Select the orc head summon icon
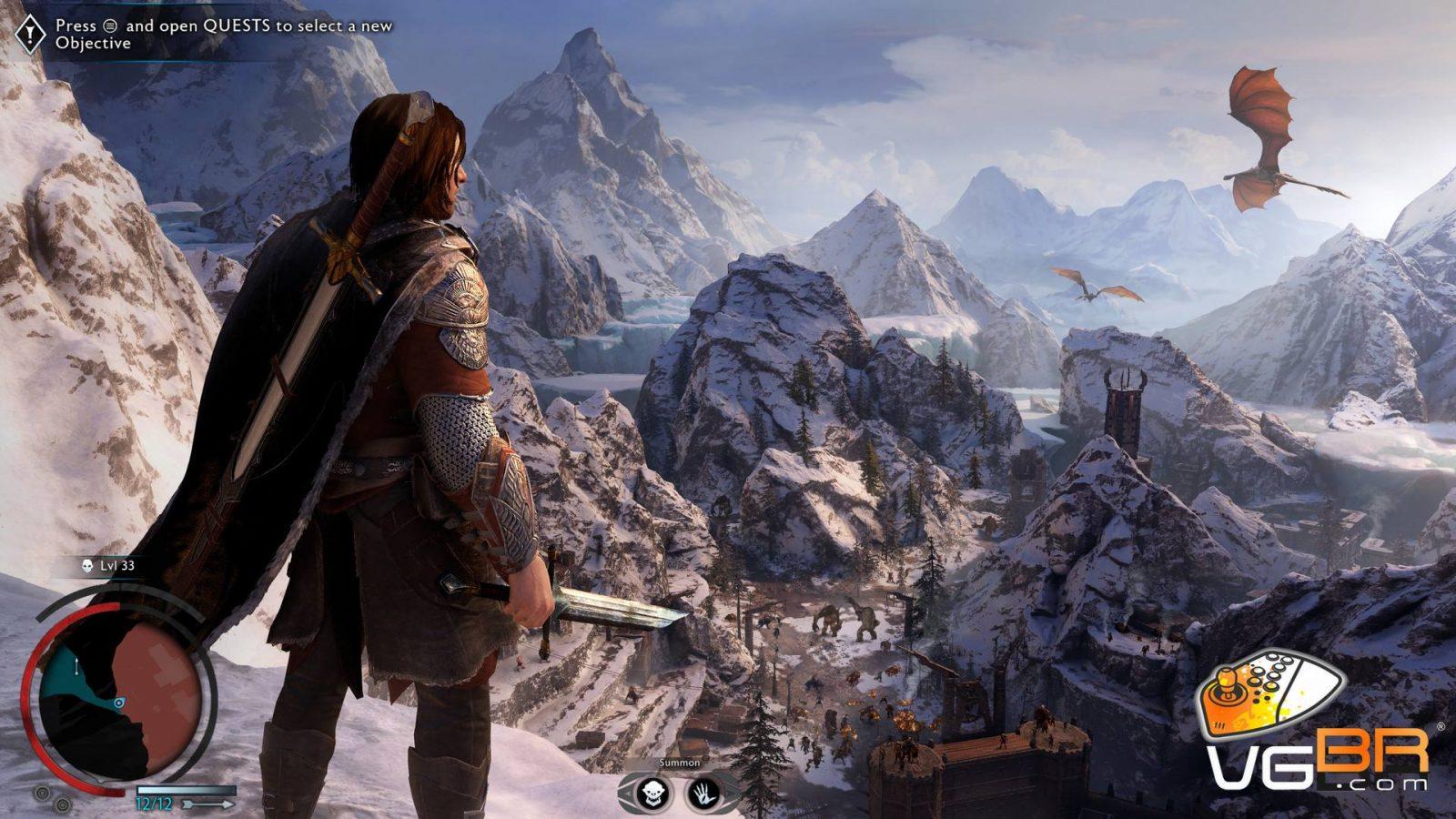 tap(652, 793)
